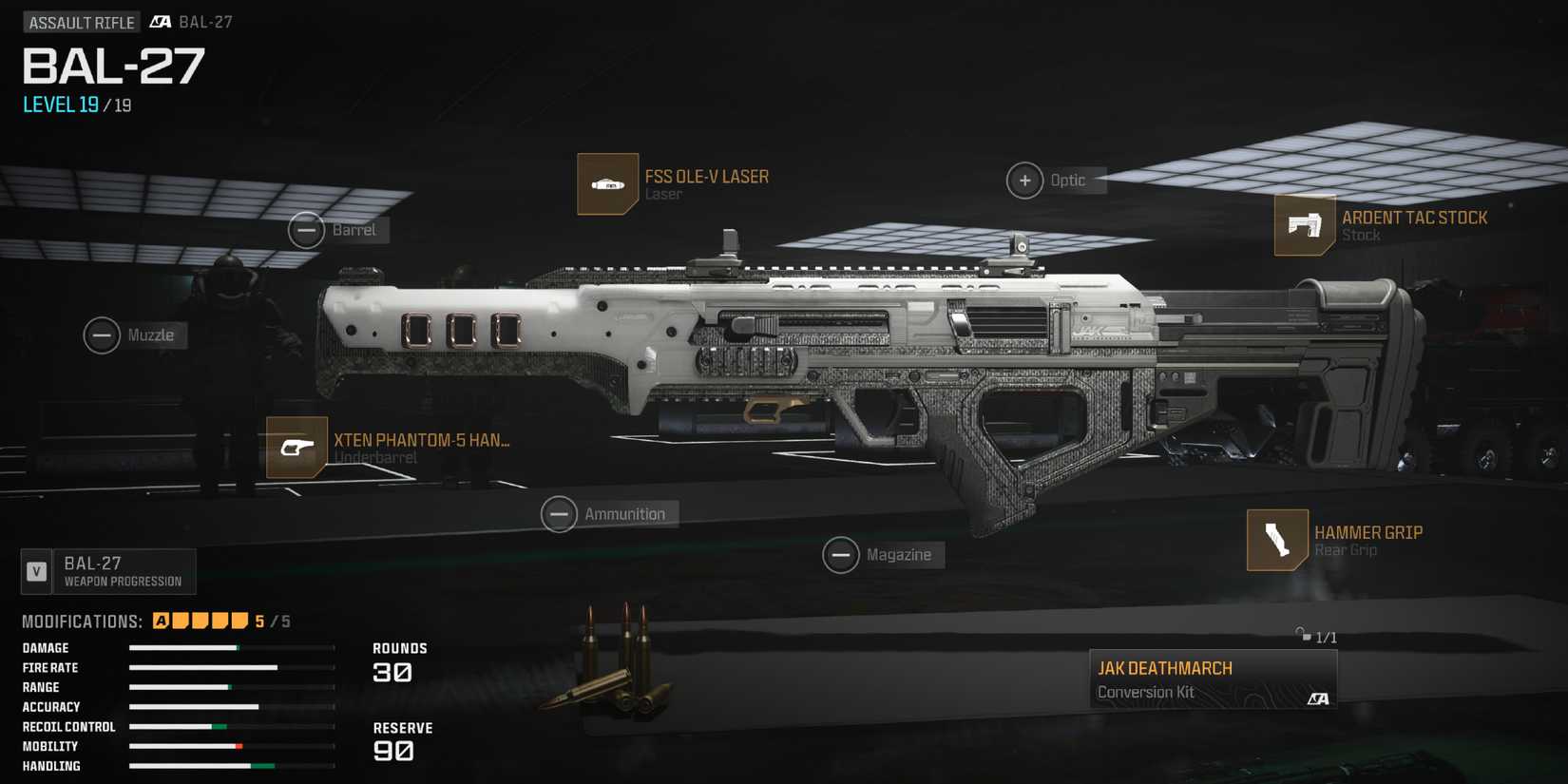This screenshot has height=784, width=1568.
Task: Select the Ammunition slot icon
Action: click(x=560, y=513)
